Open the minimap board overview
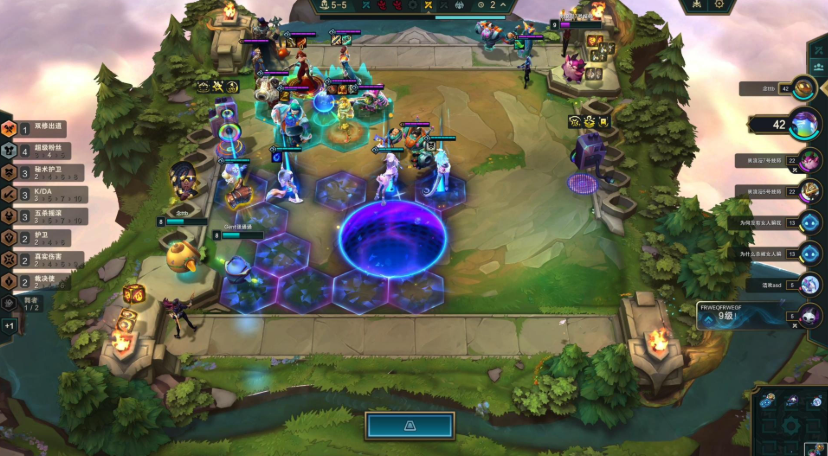Viewport: 828px width, 456px height. pyautogui.click(x=790, y=421)
